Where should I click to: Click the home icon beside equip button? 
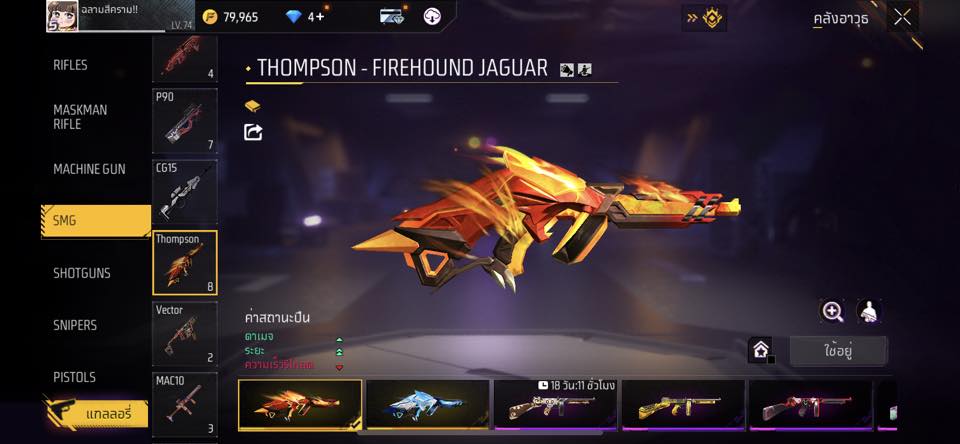[x=761, y=350]
